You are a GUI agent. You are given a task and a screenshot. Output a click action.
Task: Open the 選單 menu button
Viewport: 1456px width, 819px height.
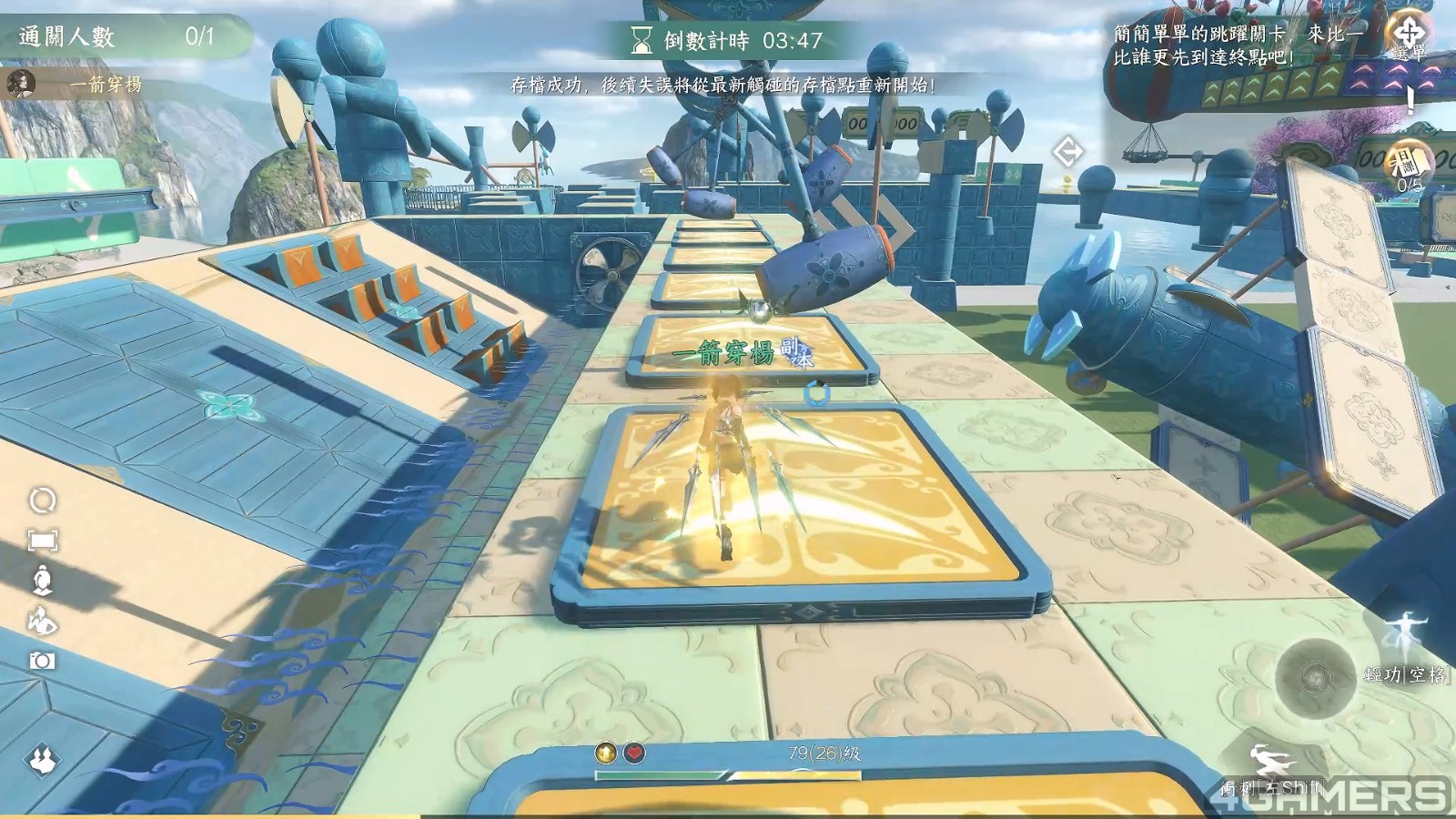click(1408, 36)
